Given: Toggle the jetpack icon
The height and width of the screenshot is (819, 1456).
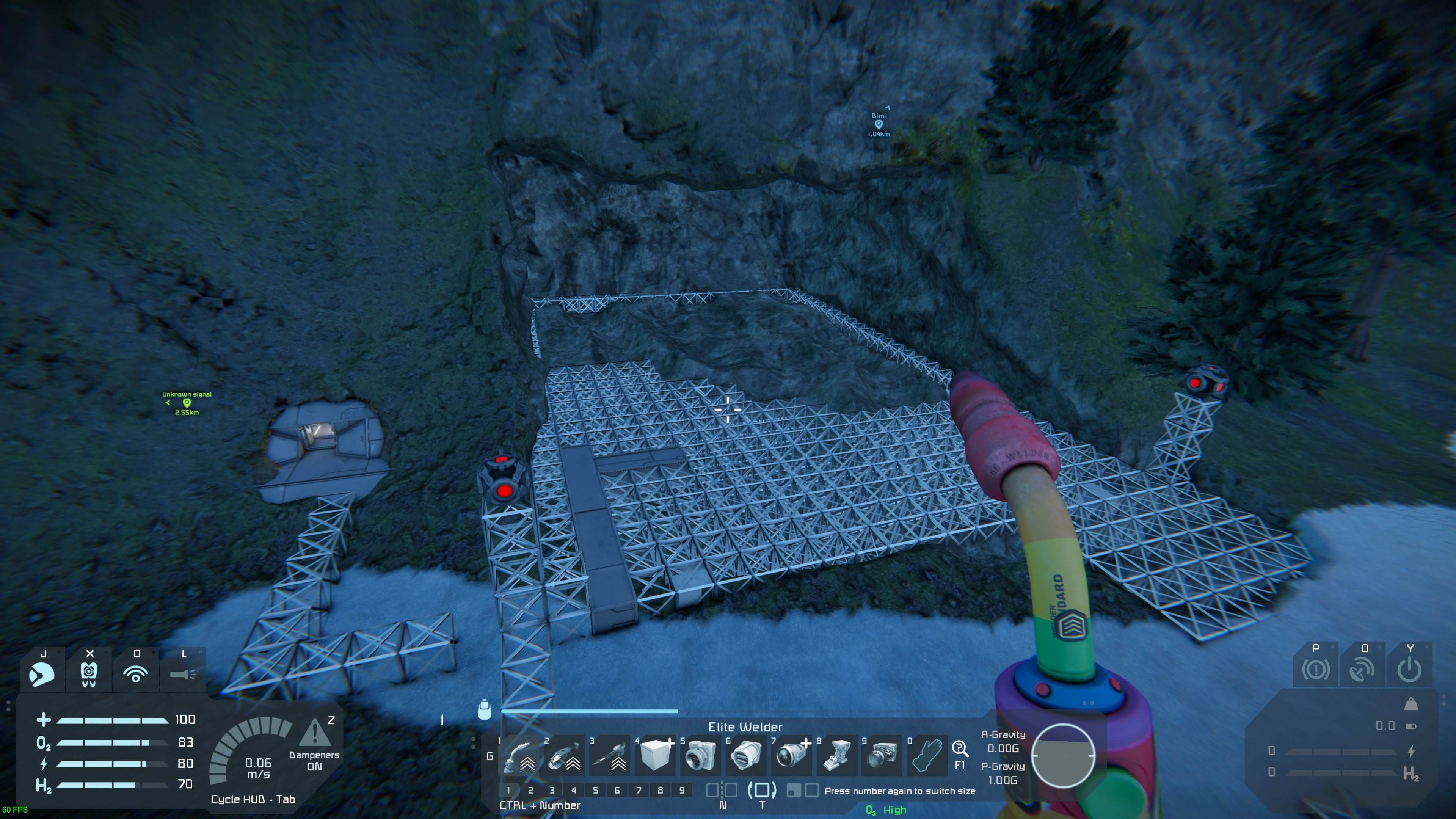Looking at the screenshot, I should (89, 673).
